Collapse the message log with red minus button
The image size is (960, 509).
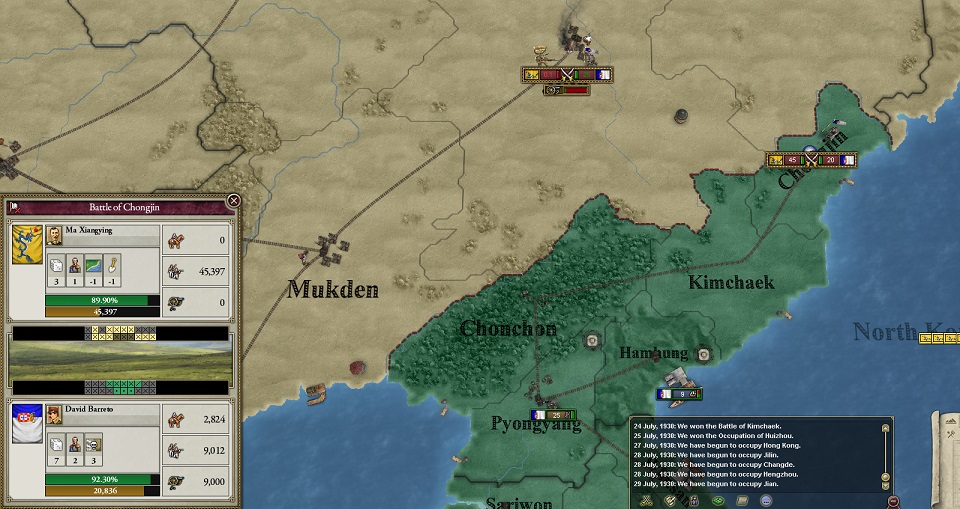(892, 500)
